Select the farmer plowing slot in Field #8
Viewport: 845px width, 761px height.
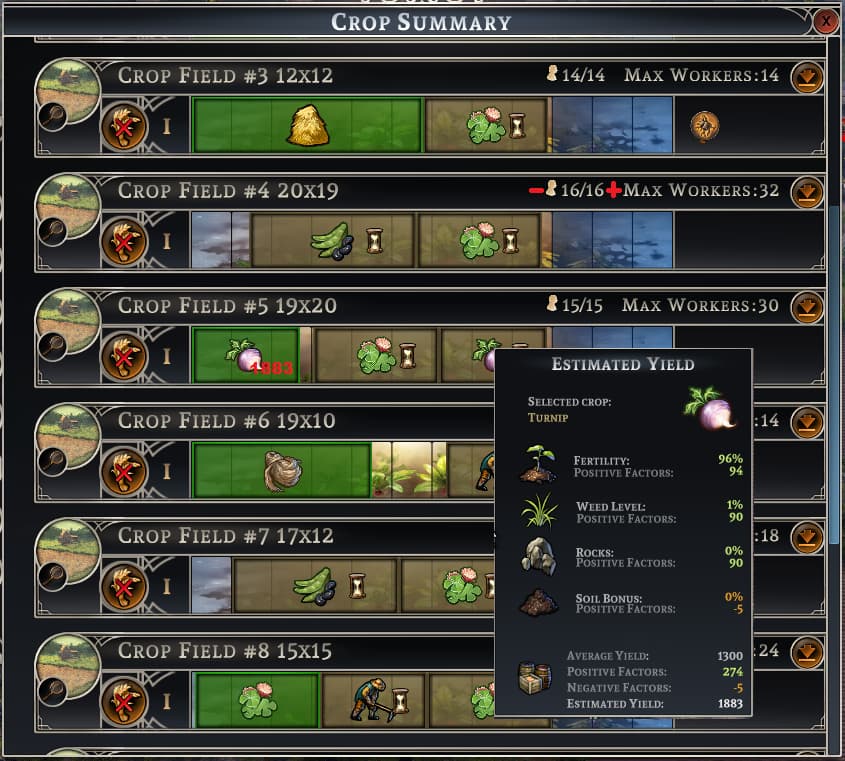pos(373,700)
